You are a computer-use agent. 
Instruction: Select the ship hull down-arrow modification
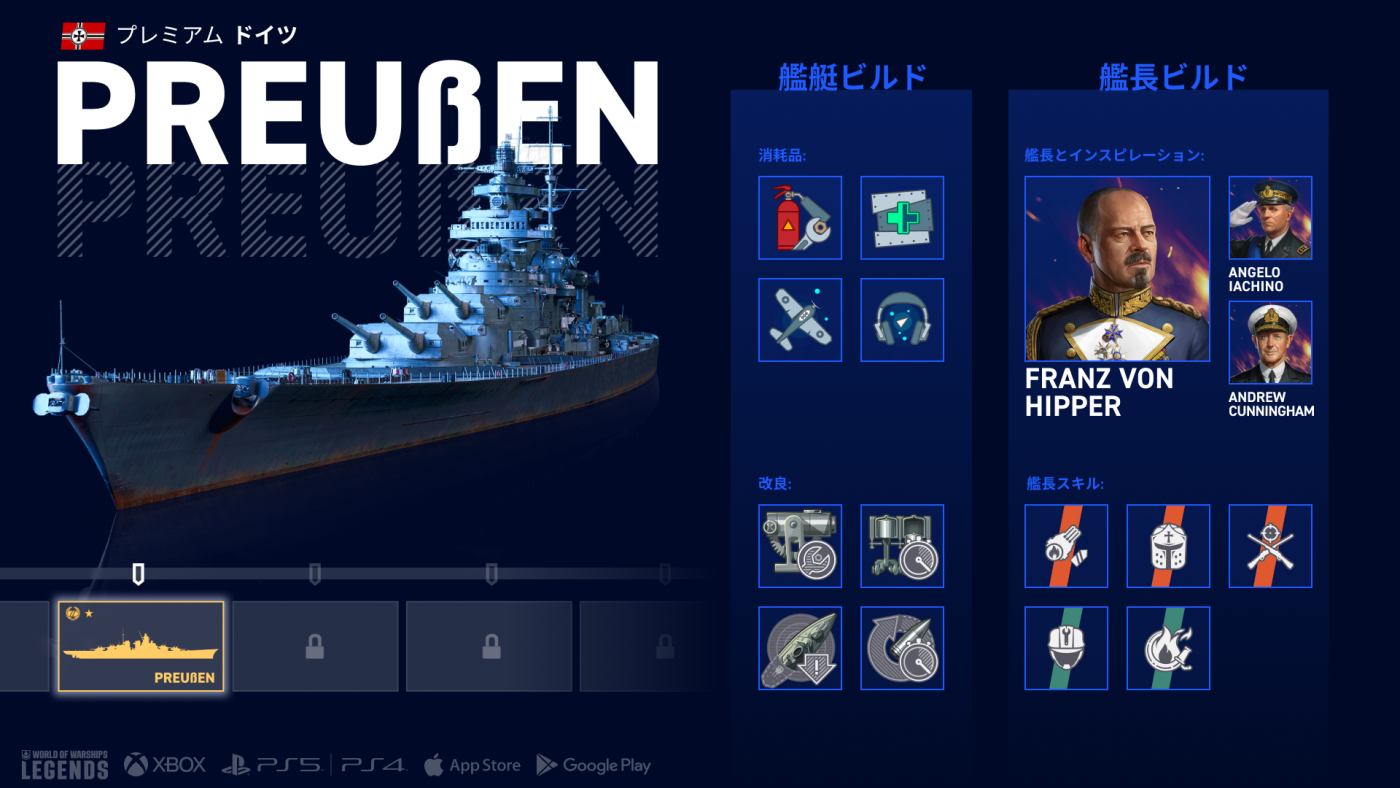[800, 648]
